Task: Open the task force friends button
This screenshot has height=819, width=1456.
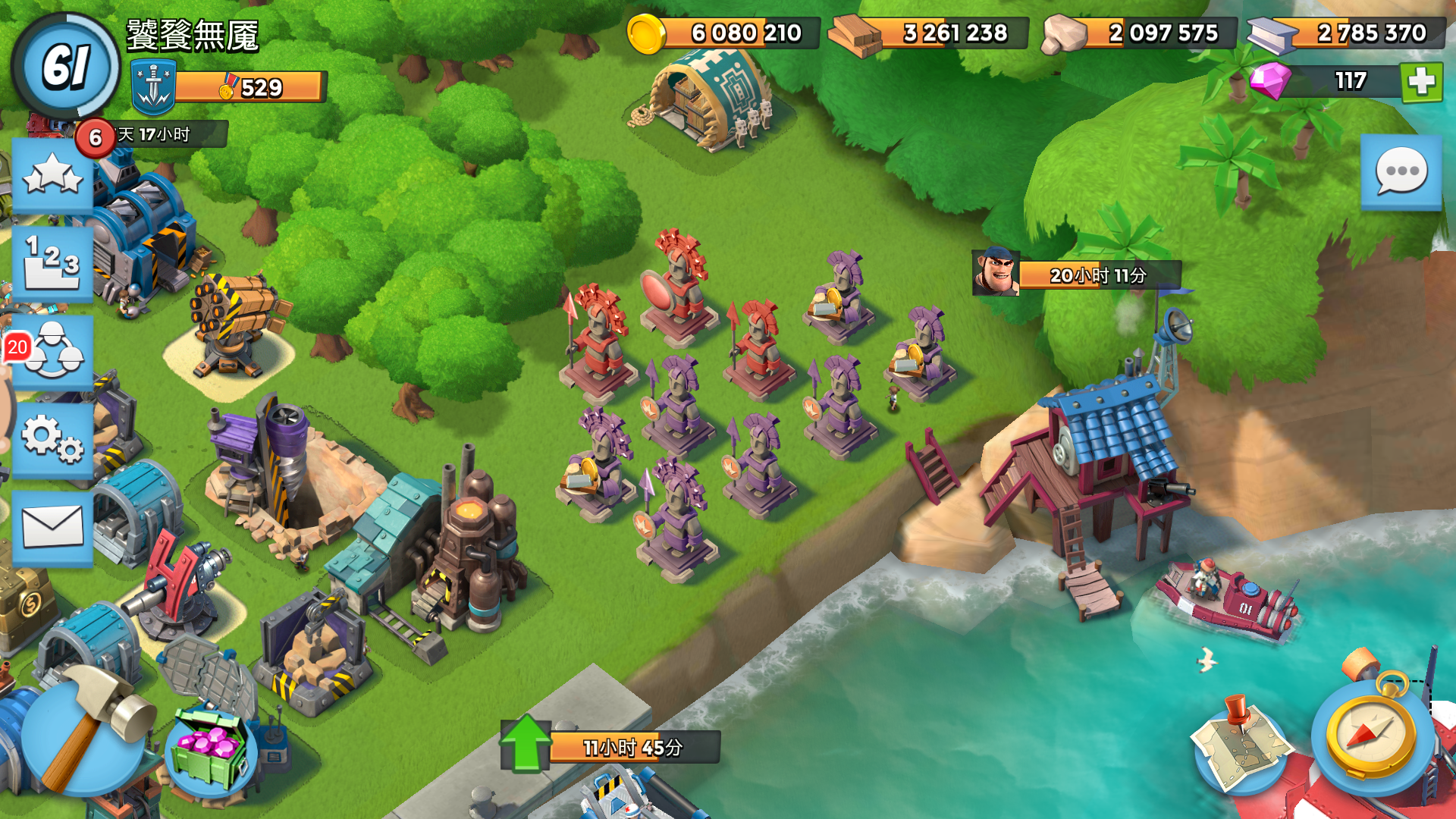Action: [x=52, y=352]
